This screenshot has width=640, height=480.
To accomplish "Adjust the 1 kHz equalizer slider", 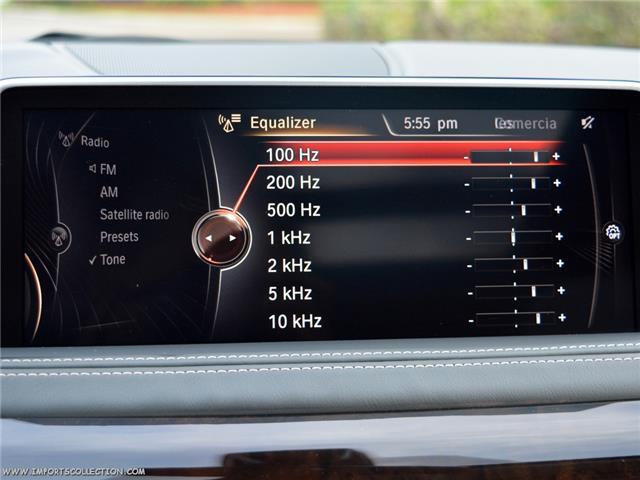I will [513, 237].
